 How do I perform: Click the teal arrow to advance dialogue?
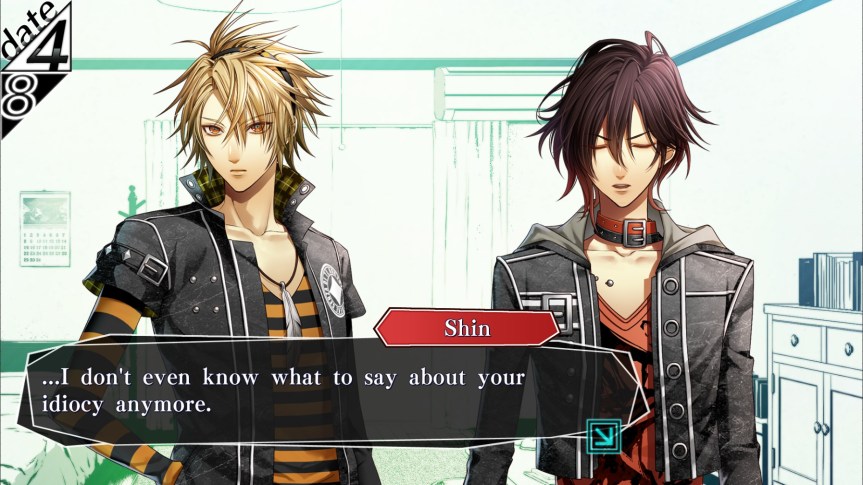tap(604, 436)
